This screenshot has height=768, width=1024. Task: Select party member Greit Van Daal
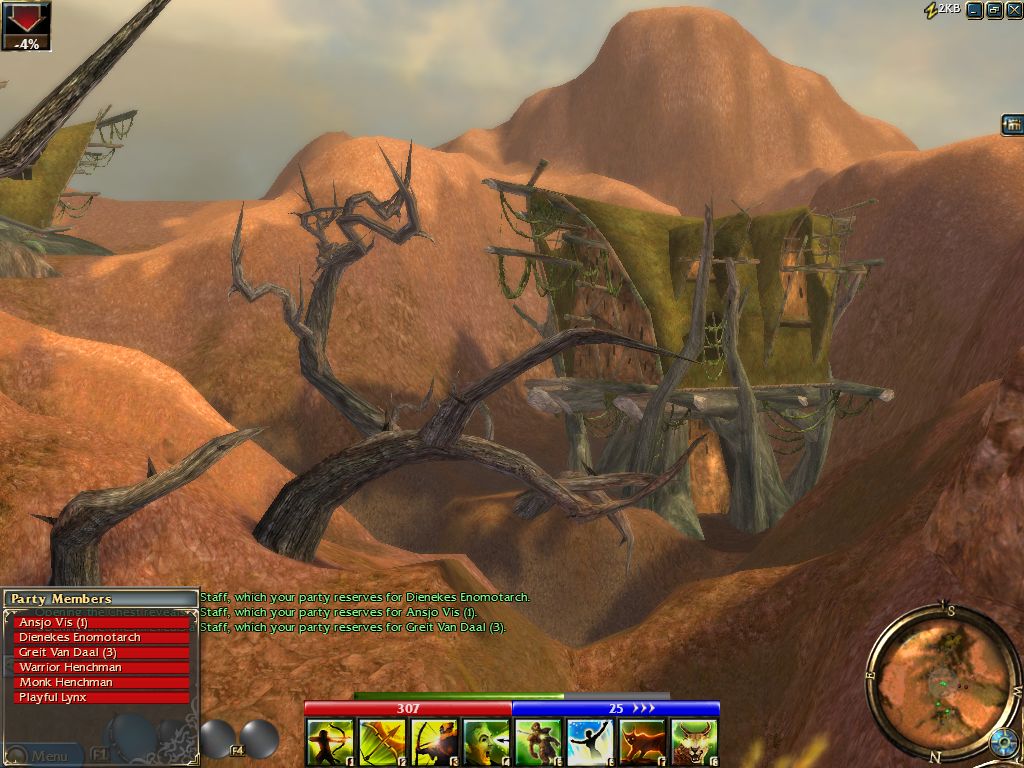click(x=102, y=652)
